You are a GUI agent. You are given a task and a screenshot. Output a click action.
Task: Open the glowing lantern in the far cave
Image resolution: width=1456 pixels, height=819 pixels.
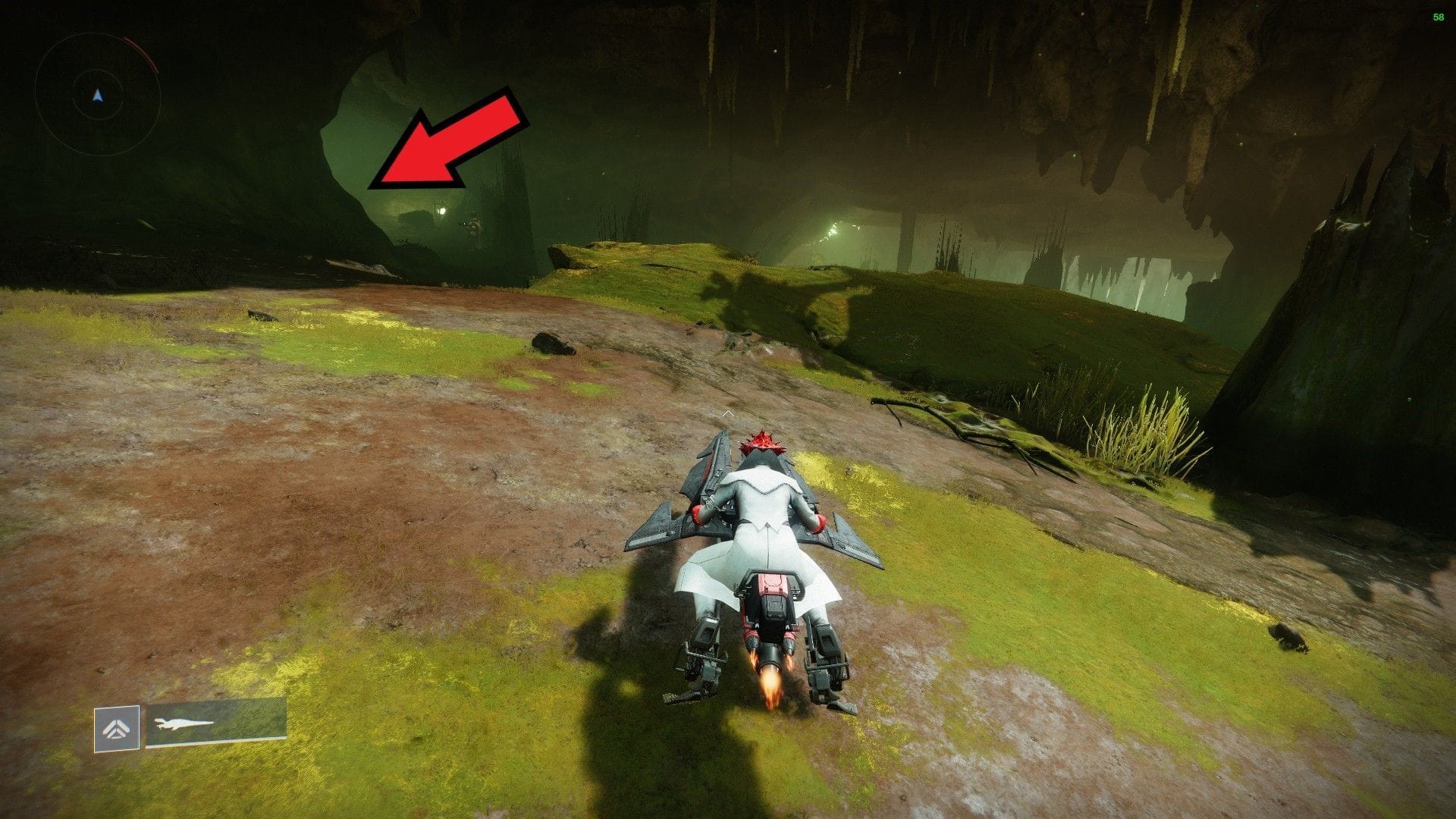click(x=442, y=212)
